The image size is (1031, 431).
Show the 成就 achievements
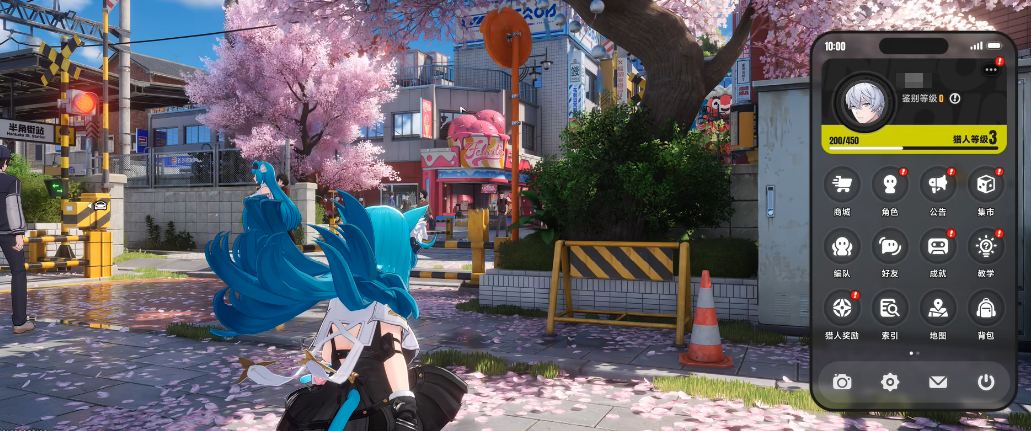click(937, 247)
